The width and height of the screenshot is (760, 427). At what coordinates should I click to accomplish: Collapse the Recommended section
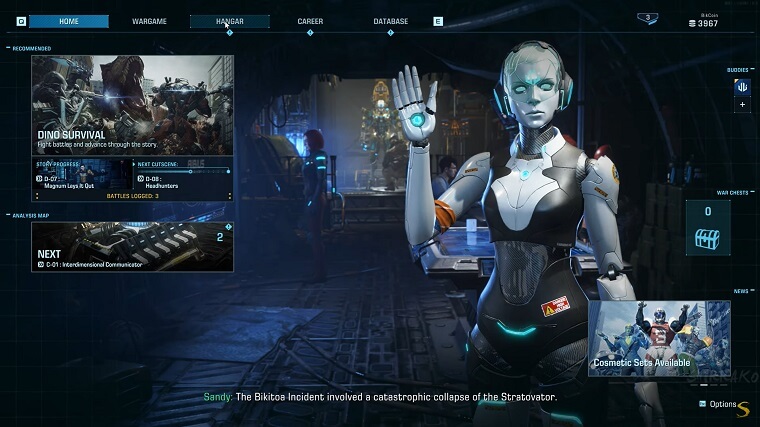[x=9, y=48]
